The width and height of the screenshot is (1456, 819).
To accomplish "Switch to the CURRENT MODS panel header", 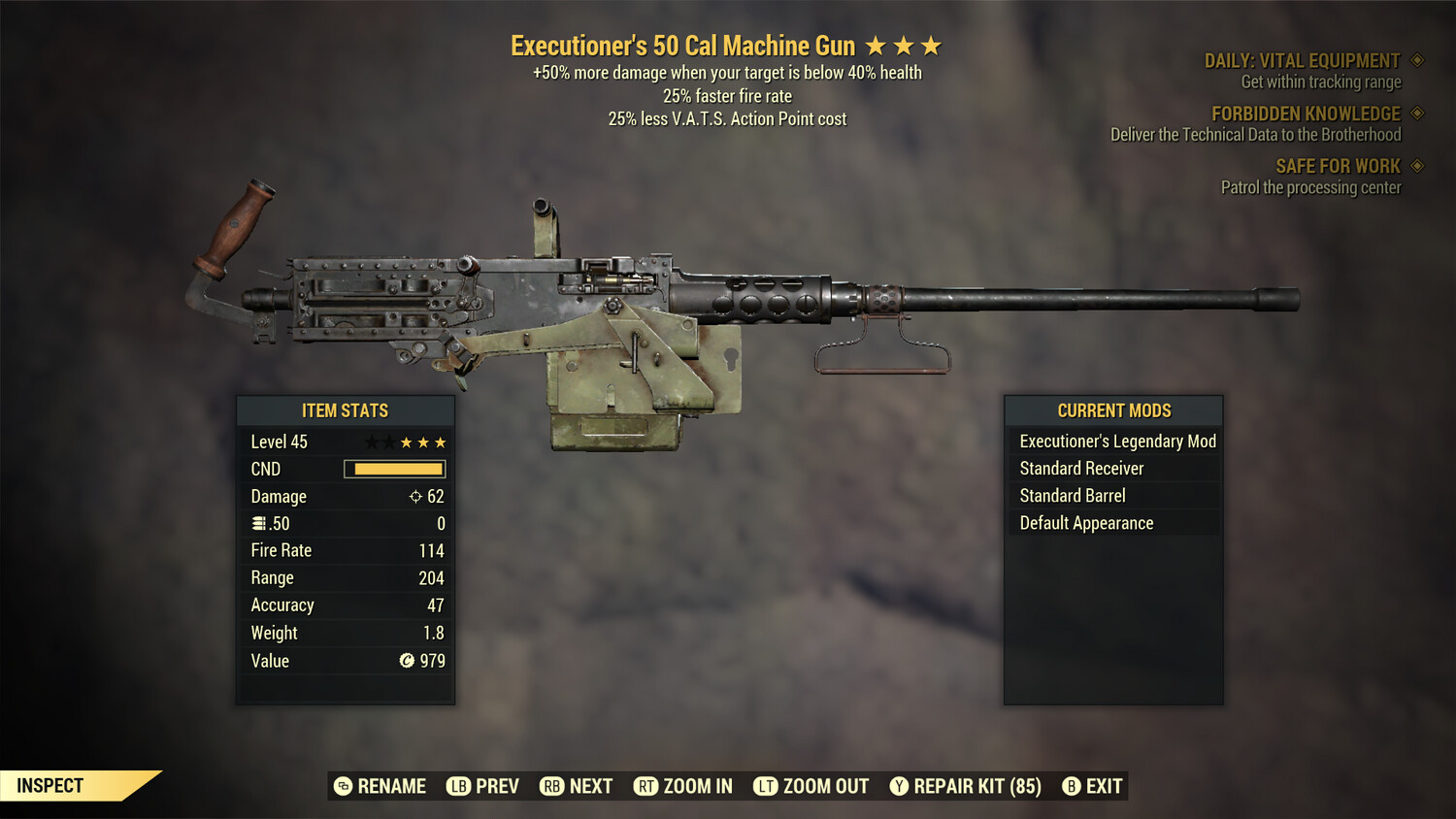I will tap(1113, 410).
